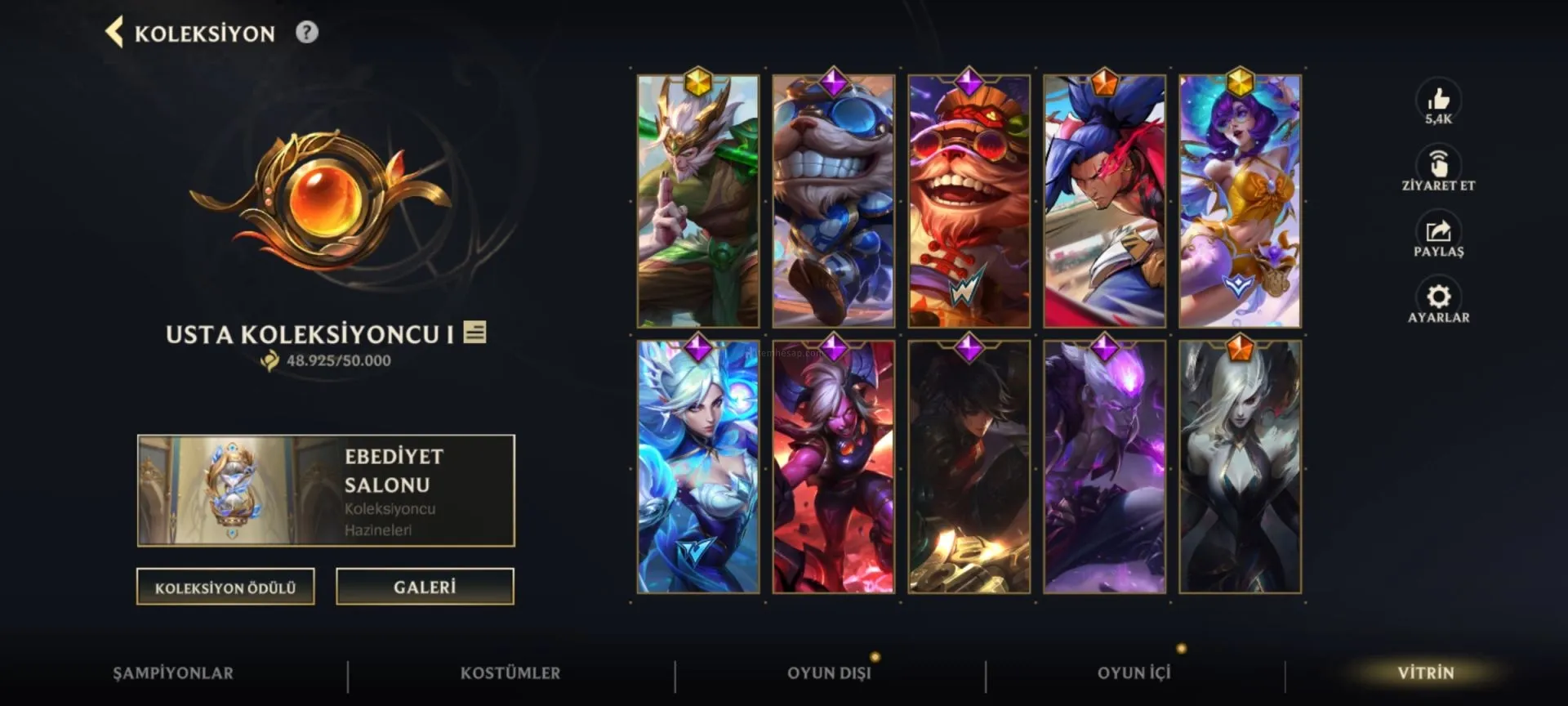
Task: Select the Vitrin tab
Action: click(1426, 672)
